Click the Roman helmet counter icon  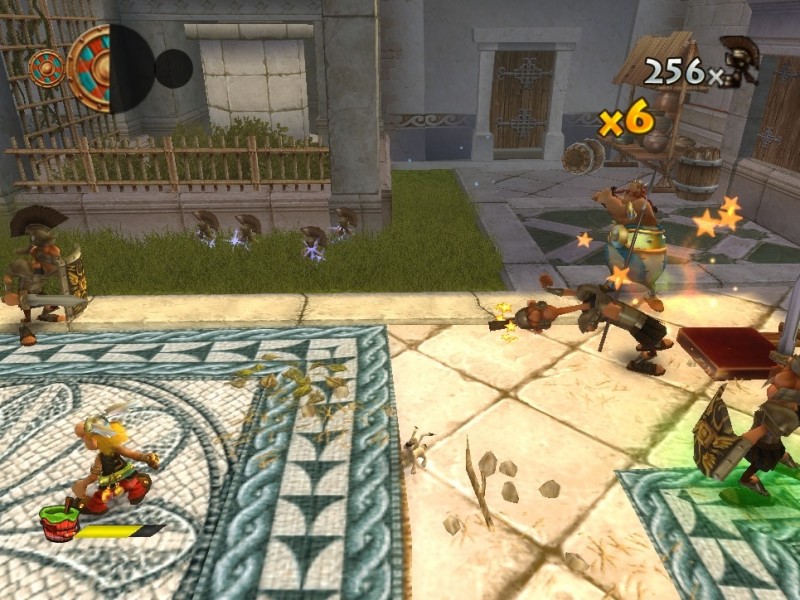click(x=740, y=60)
